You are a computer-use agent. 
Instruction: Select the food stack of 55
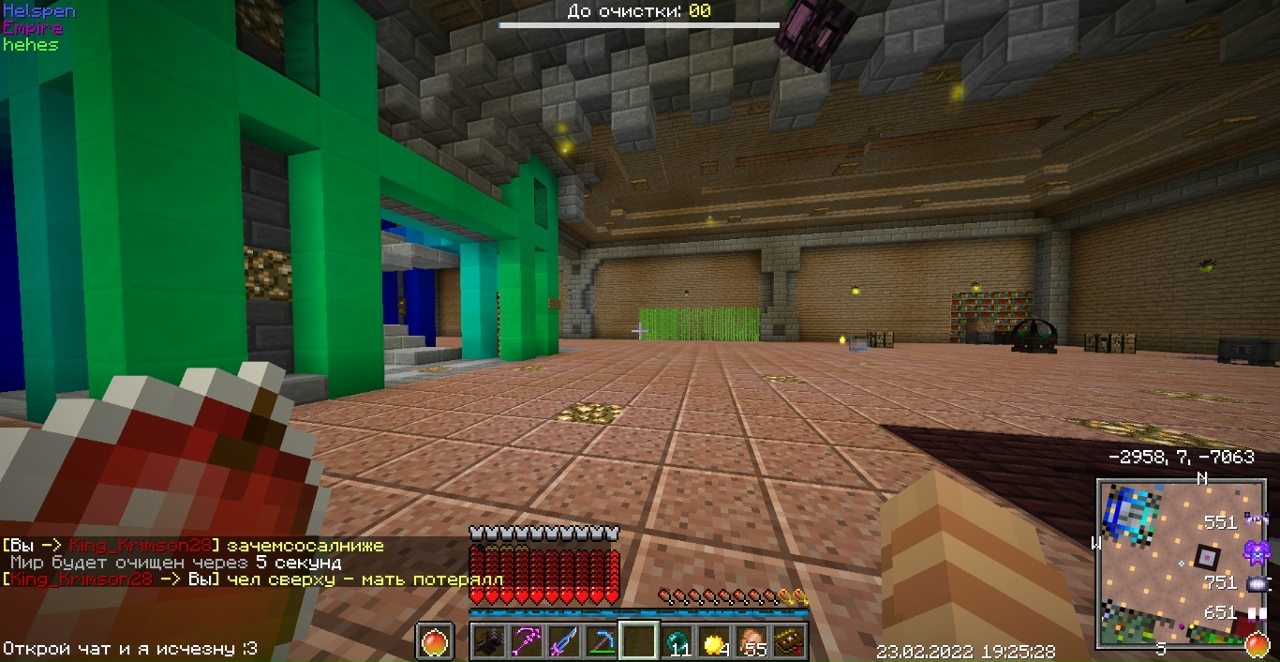(751, 641)
